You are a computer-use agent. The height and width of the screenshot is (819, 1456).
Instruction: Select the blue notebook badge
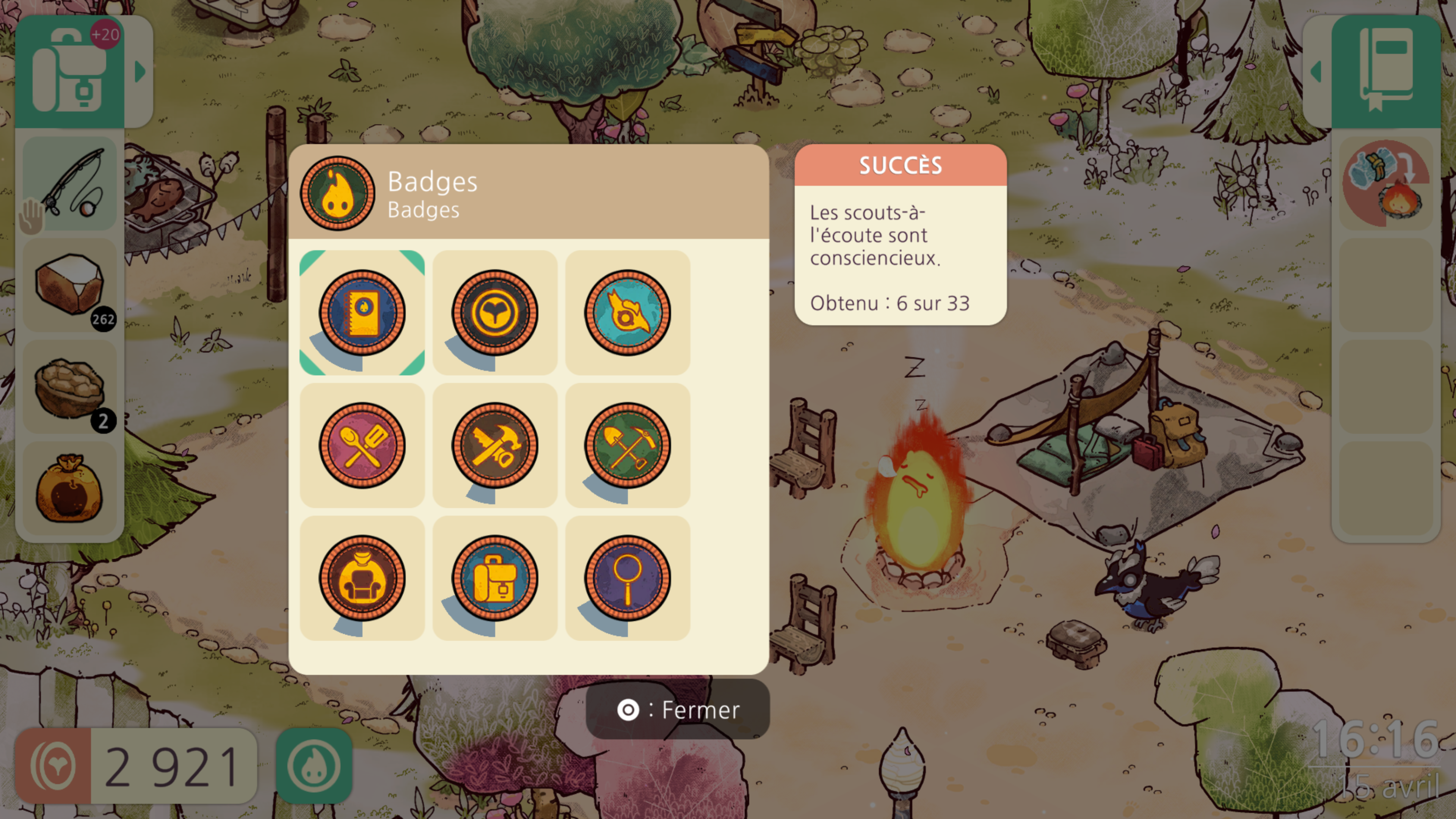pyautogui.click(x=362, y=312)
